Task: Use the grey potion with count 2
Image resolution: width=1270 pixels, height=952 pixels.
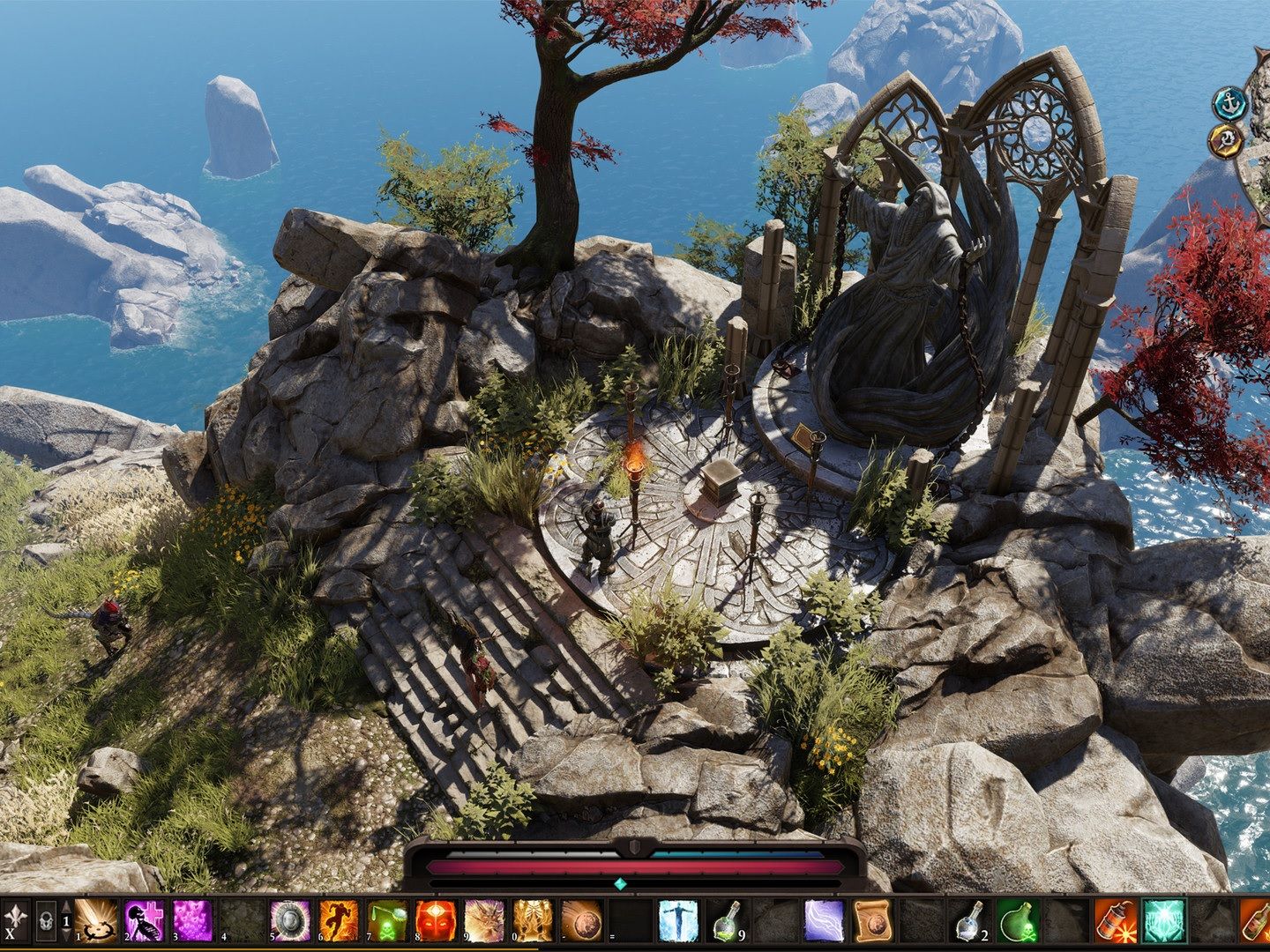Action: pyautogui.click(x=971, y=921)
